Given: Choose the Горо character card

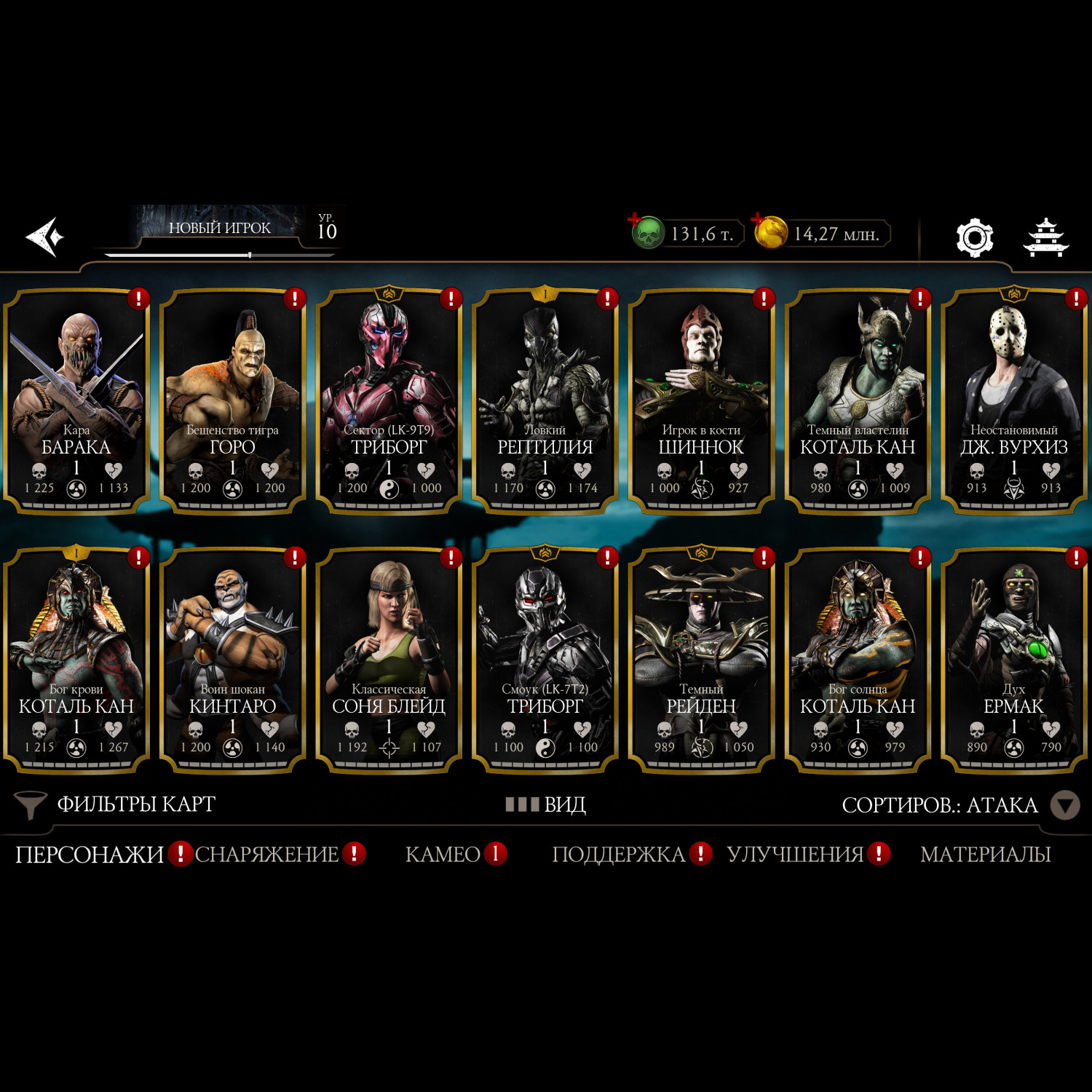Looking at the screenshot, I should point(232,400).
